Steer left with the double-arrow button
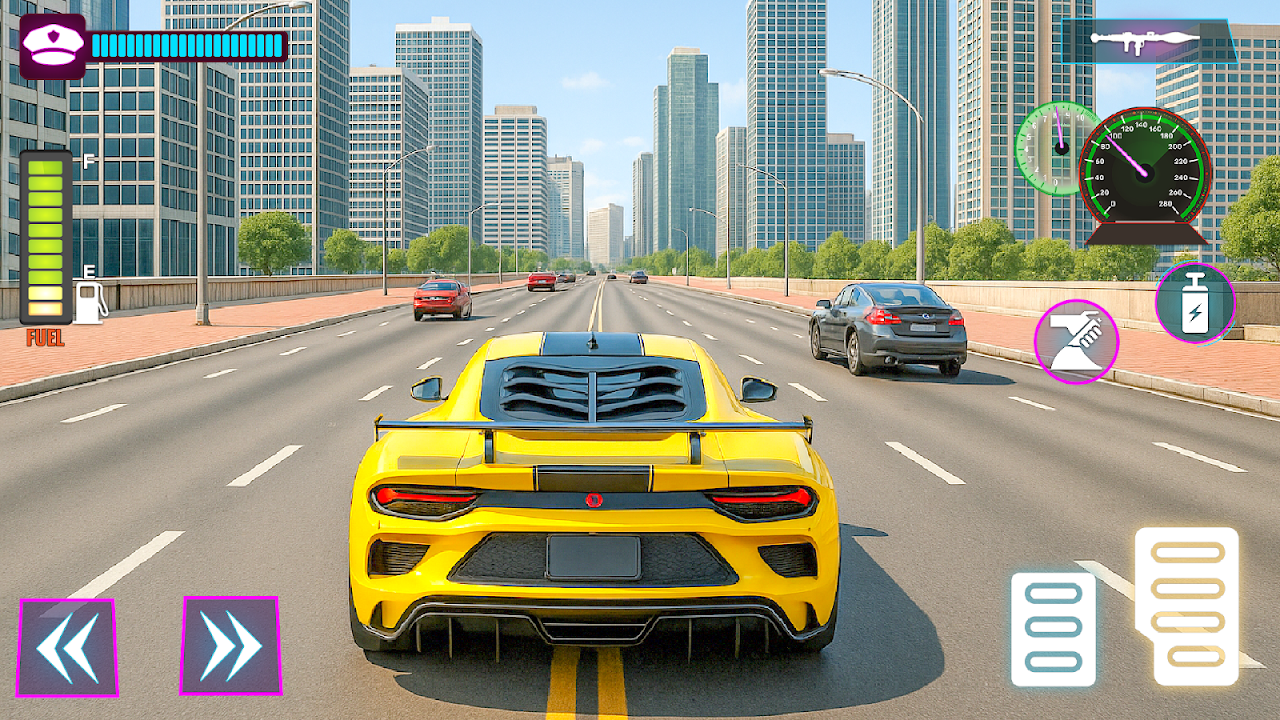This screenshot has width=1280, height=720. [x=67, y=647]
